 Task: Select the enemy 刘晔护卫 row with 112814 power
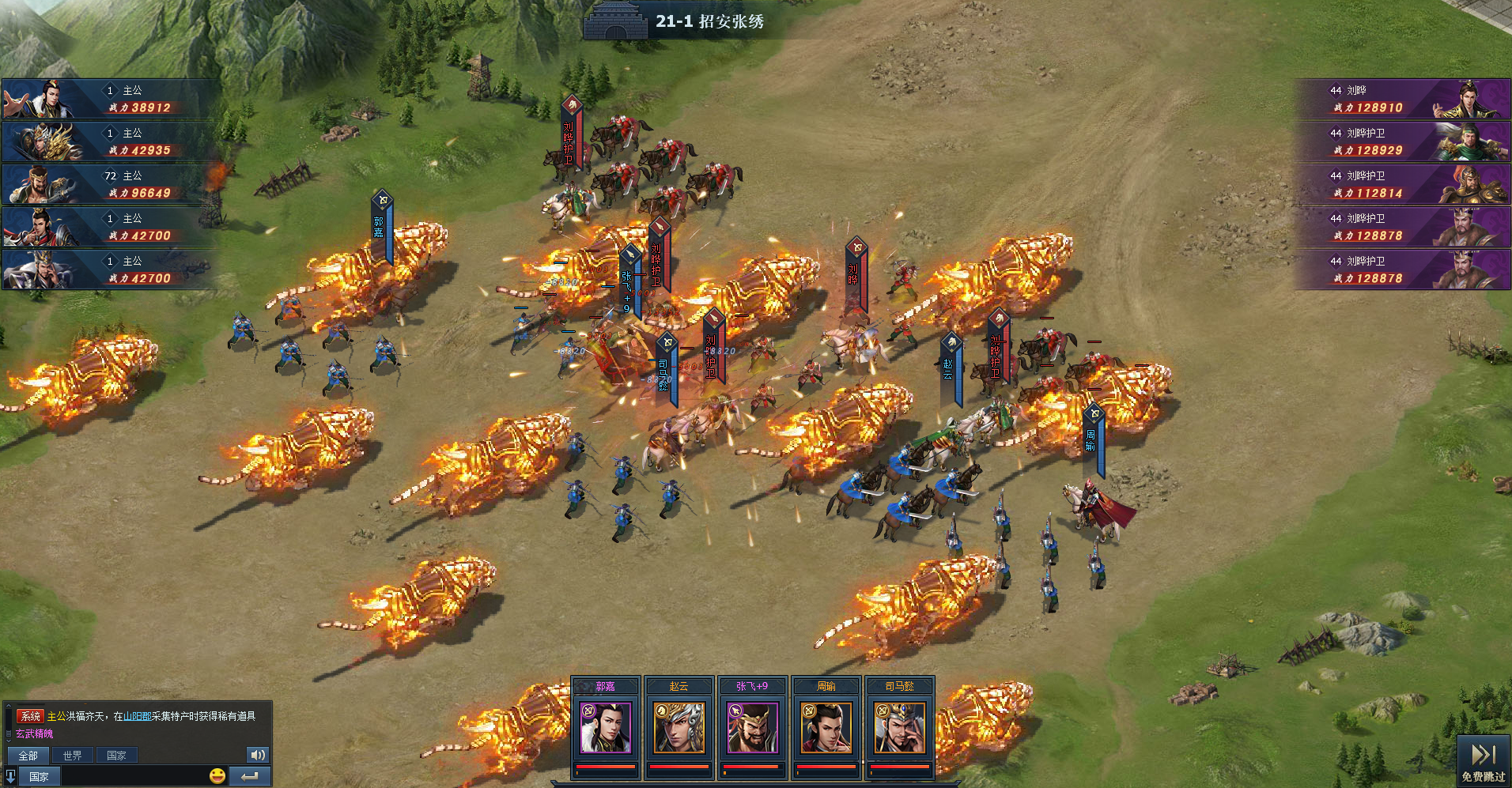[1402, 184]
